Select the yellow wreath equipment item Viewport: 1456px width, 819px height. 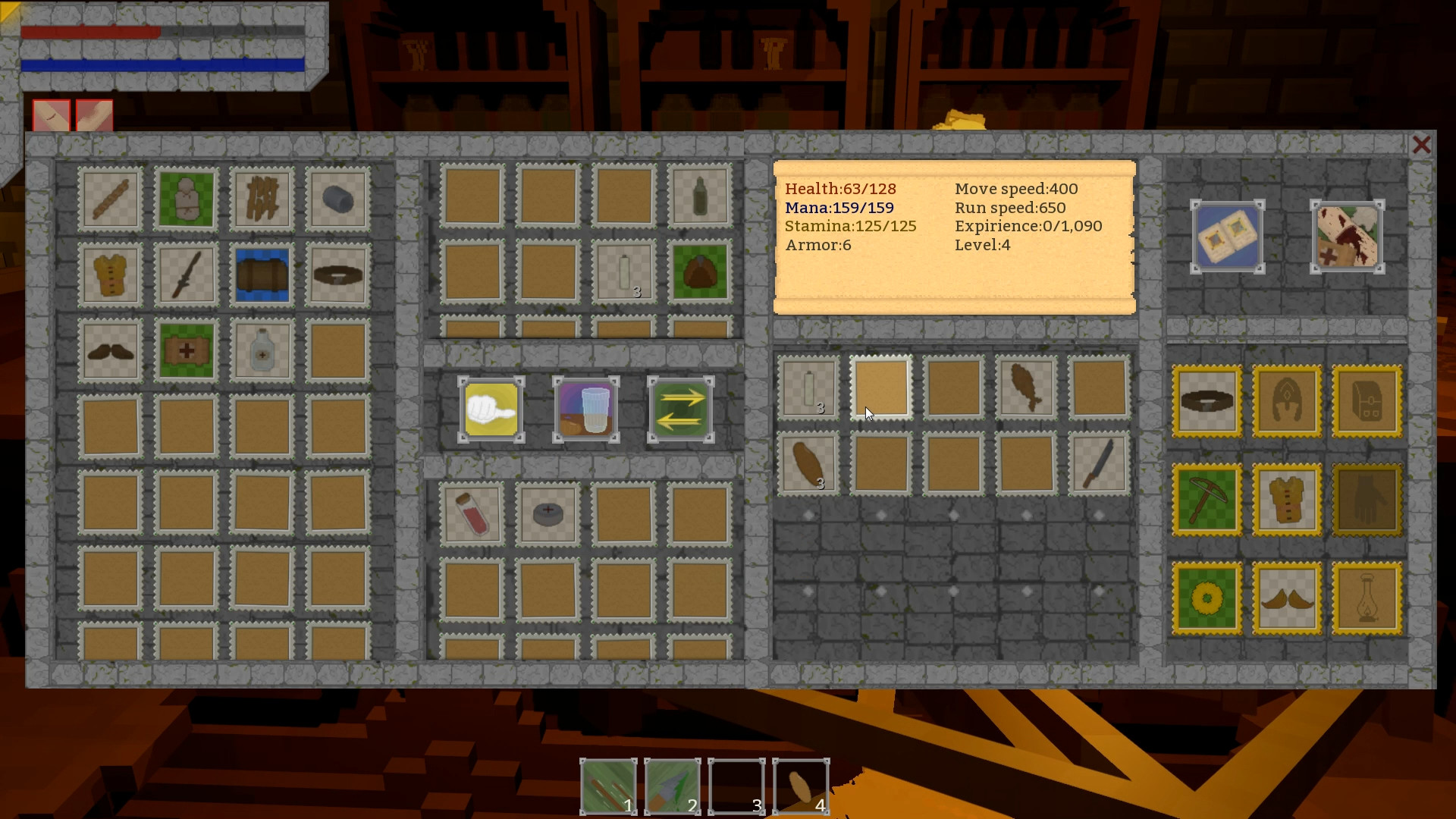tap(1208, 598)
